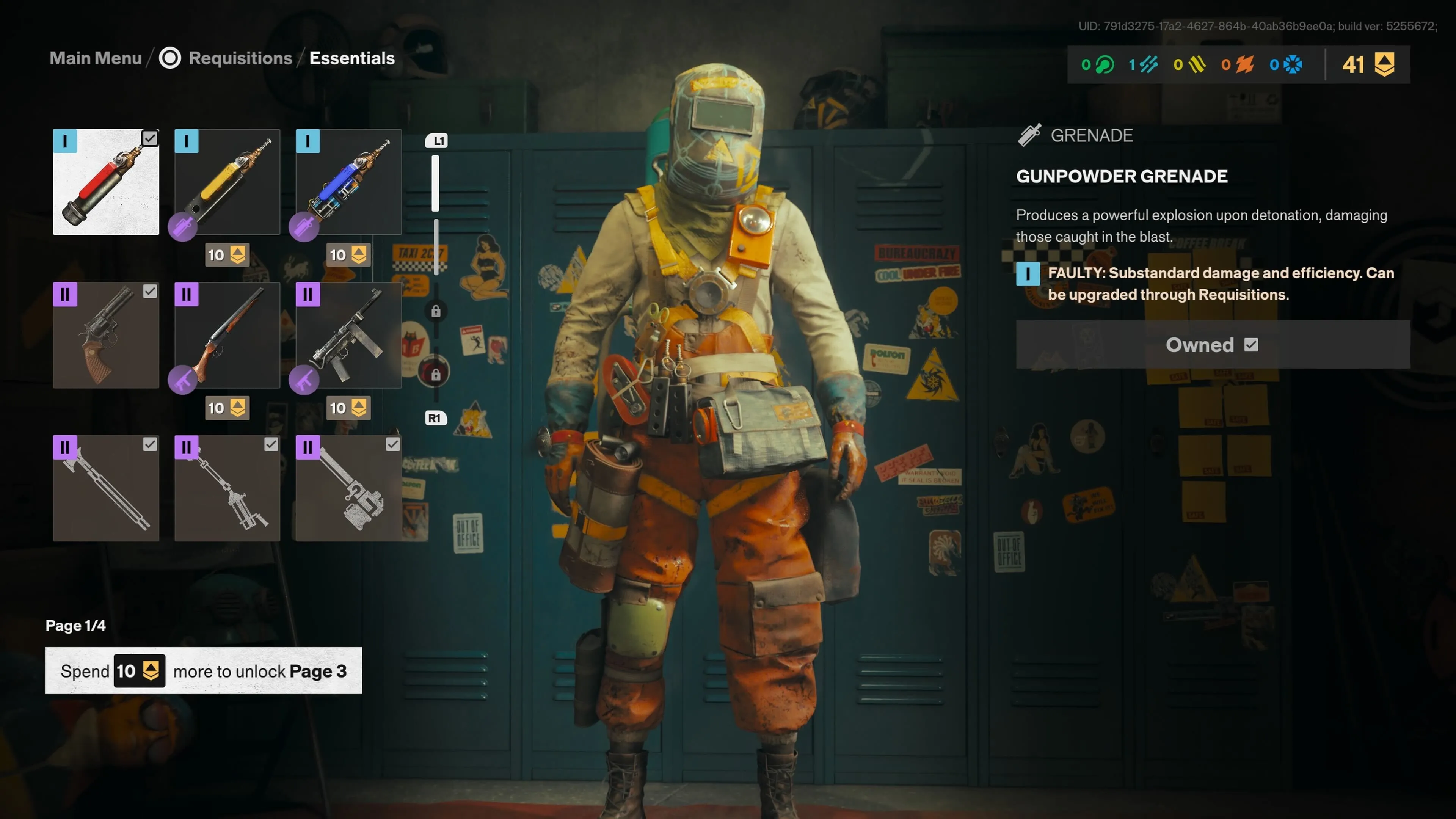Select the revolver weapon slot

106,335
